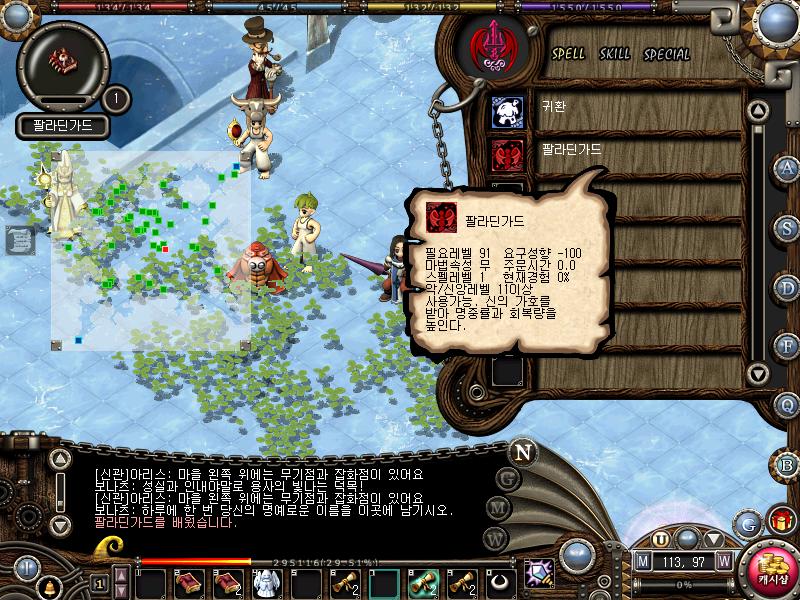800x600 pixels.
Task: Click the round Q side button
Action: tap(788, 405)
